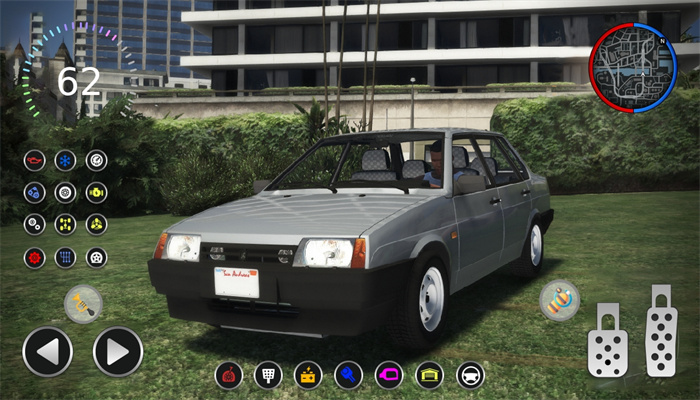
Task: Toggle the magenta side mirror view
Action: pos(389,375)
